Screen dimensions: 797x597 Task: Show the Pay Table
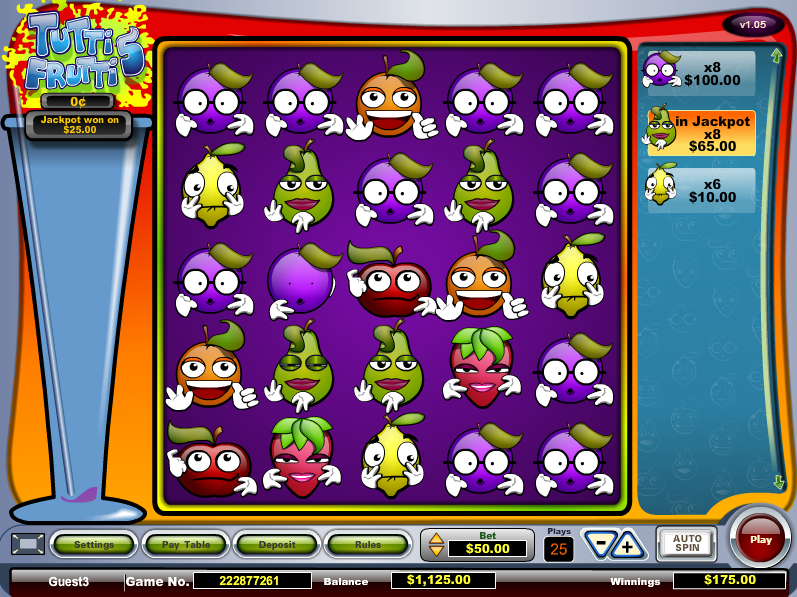185,545
